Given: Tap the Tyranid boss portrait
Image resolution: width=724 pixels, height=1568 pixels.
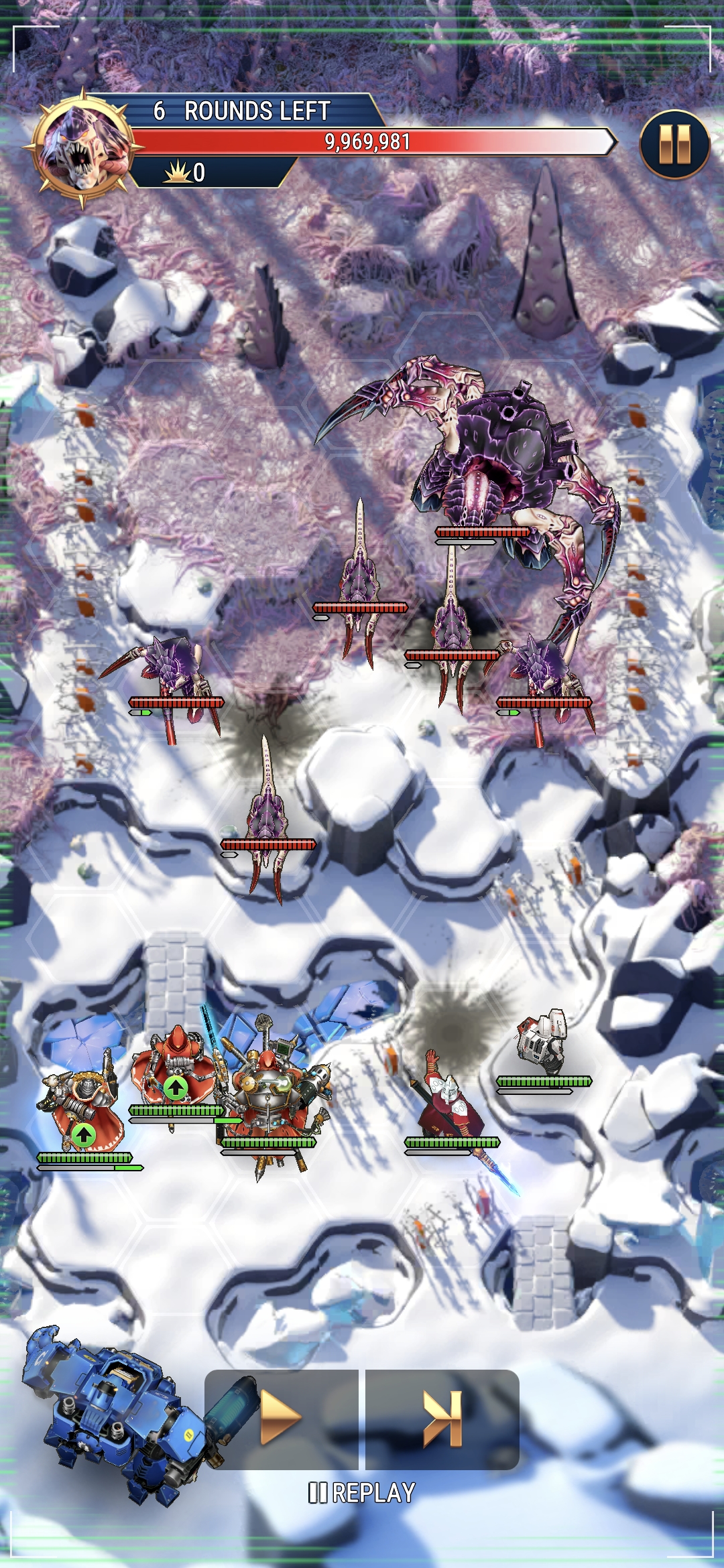Looking at the screenshot, I should [82, 147].
